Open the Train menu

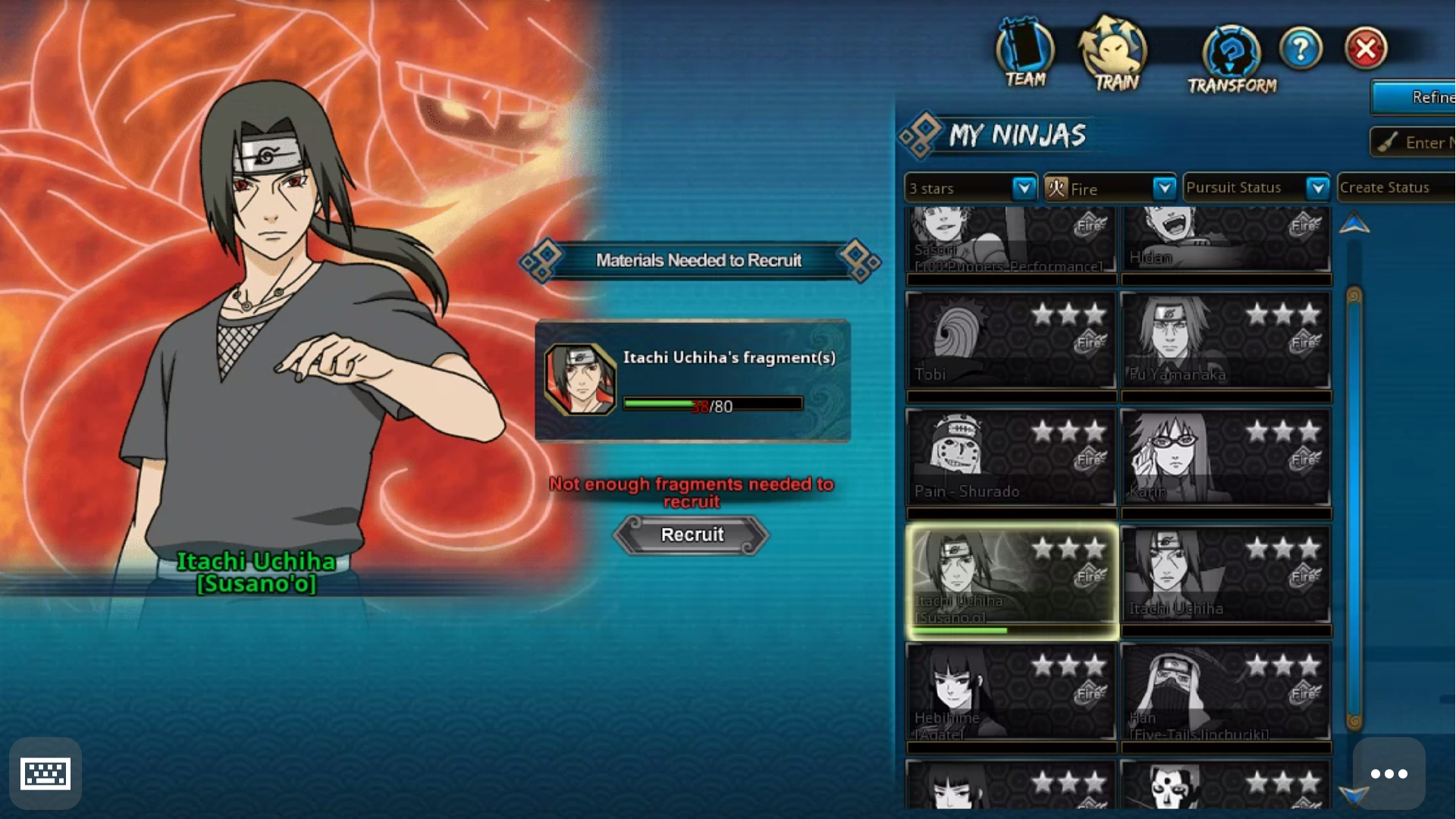1114,55
